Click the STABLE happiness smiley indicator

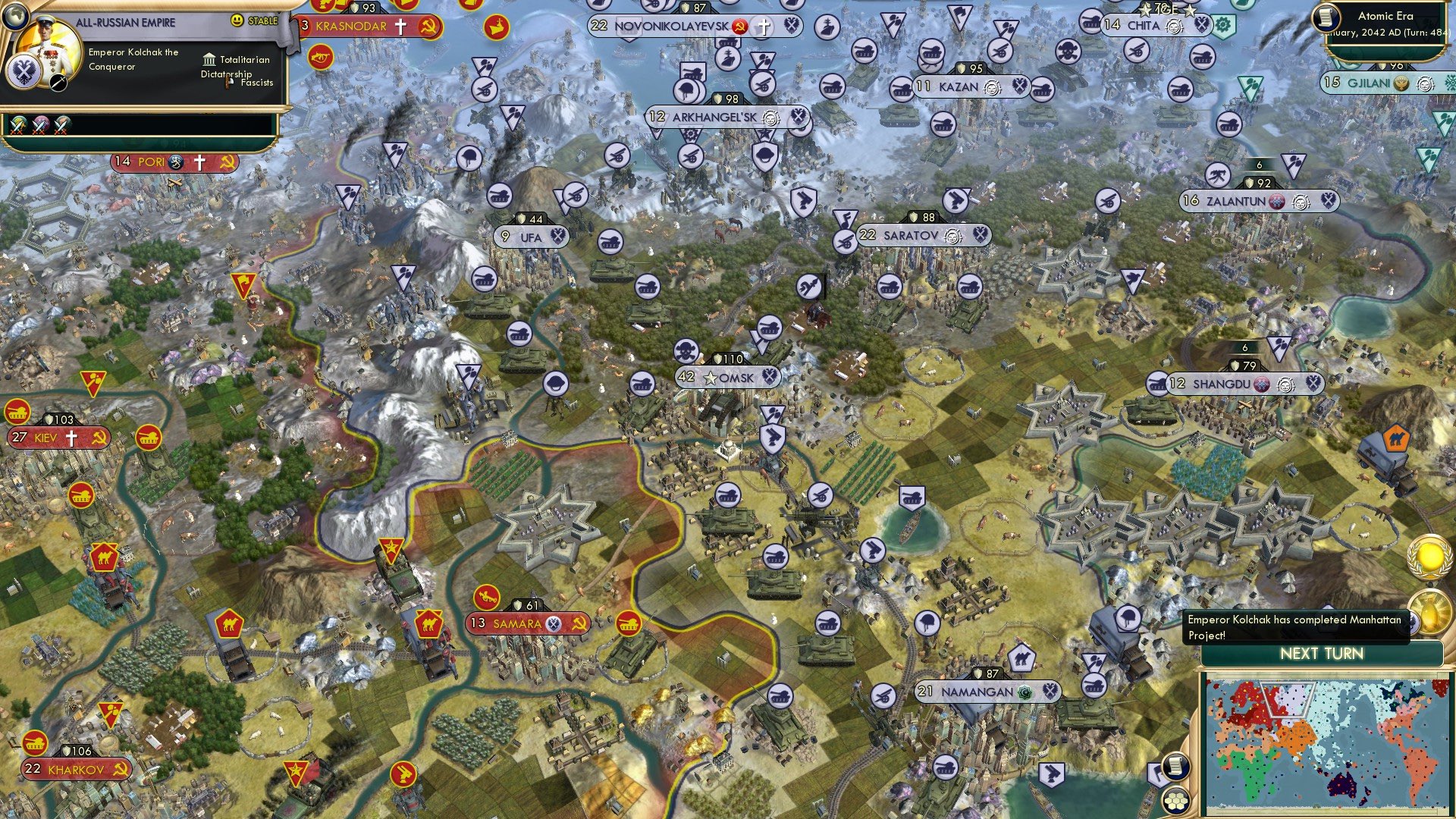pos(237,20)
